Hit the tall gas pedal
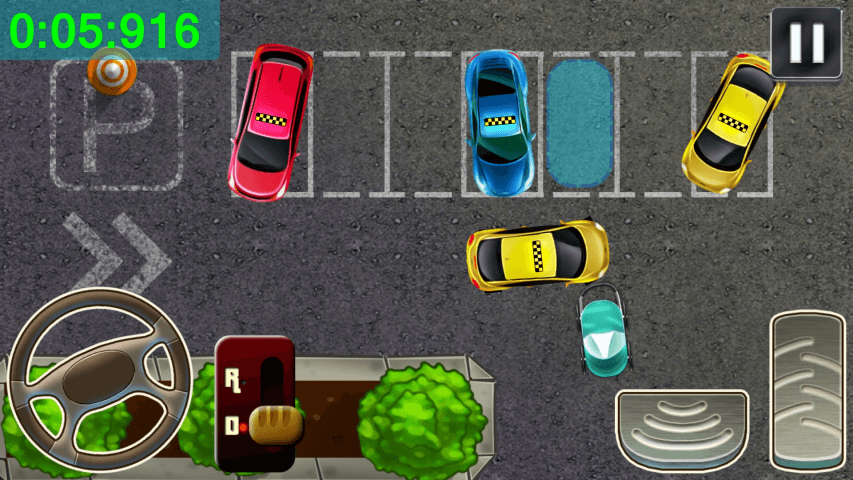Screen dimensions: 853x480 [808, 389]
